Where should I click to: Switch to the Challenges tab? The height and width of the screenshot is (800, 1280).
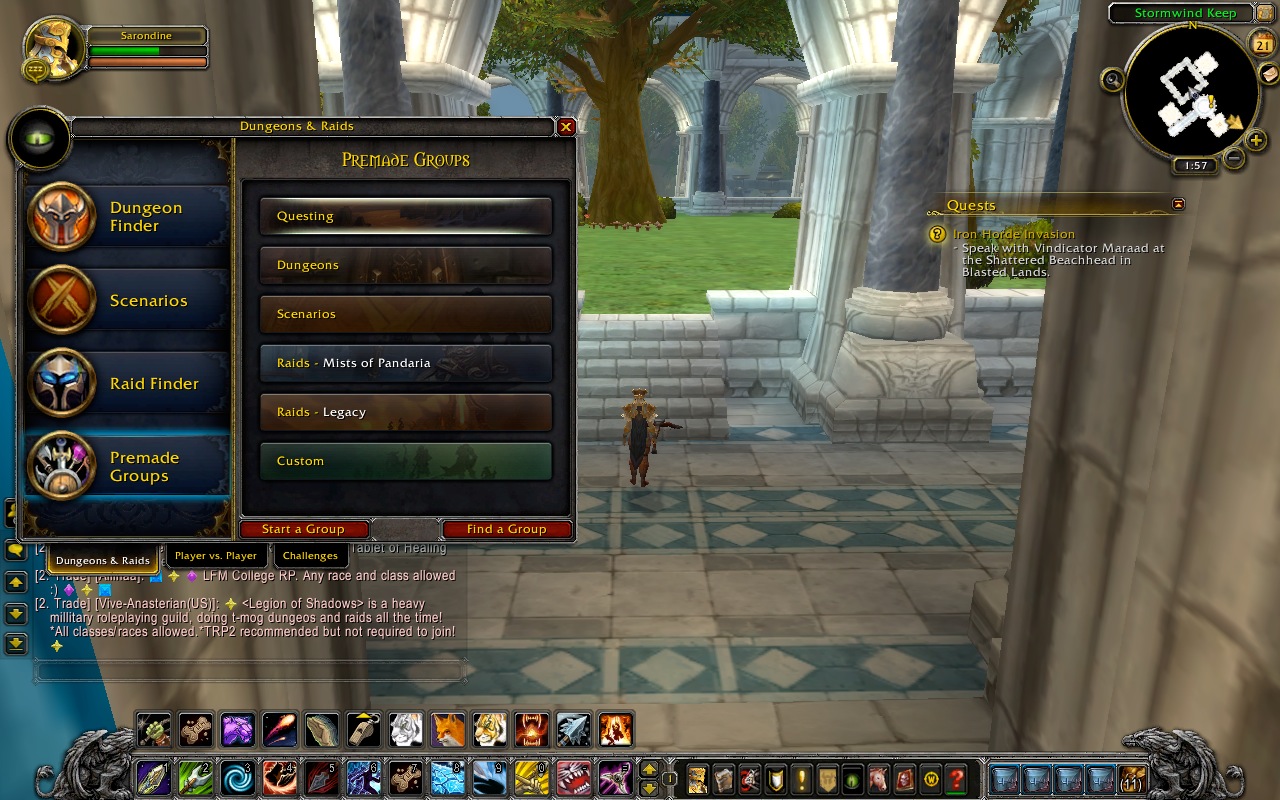point(310,556)
